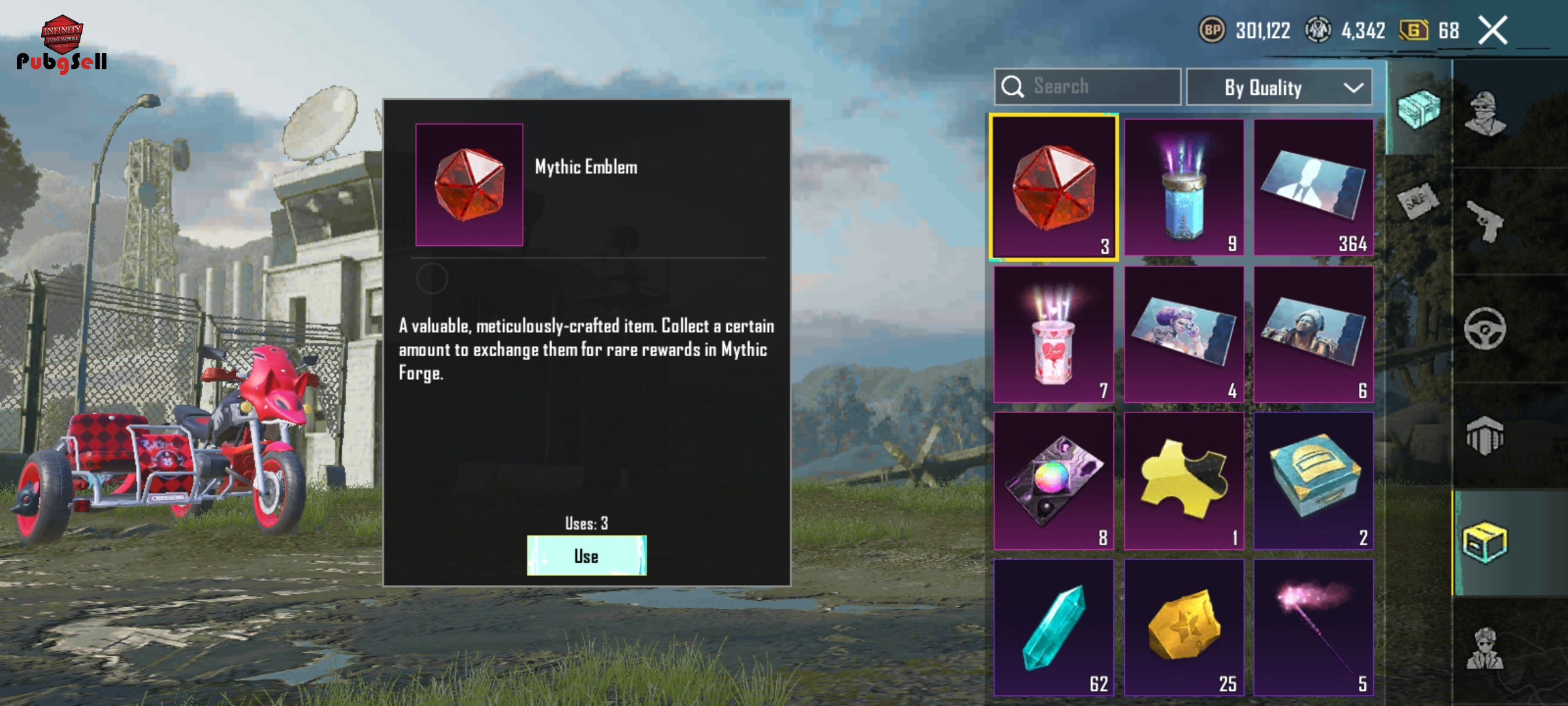The image size is (1568, 706).
Task: Switch to the steering wheel vehicle tab
Action: pos(1485,328)
